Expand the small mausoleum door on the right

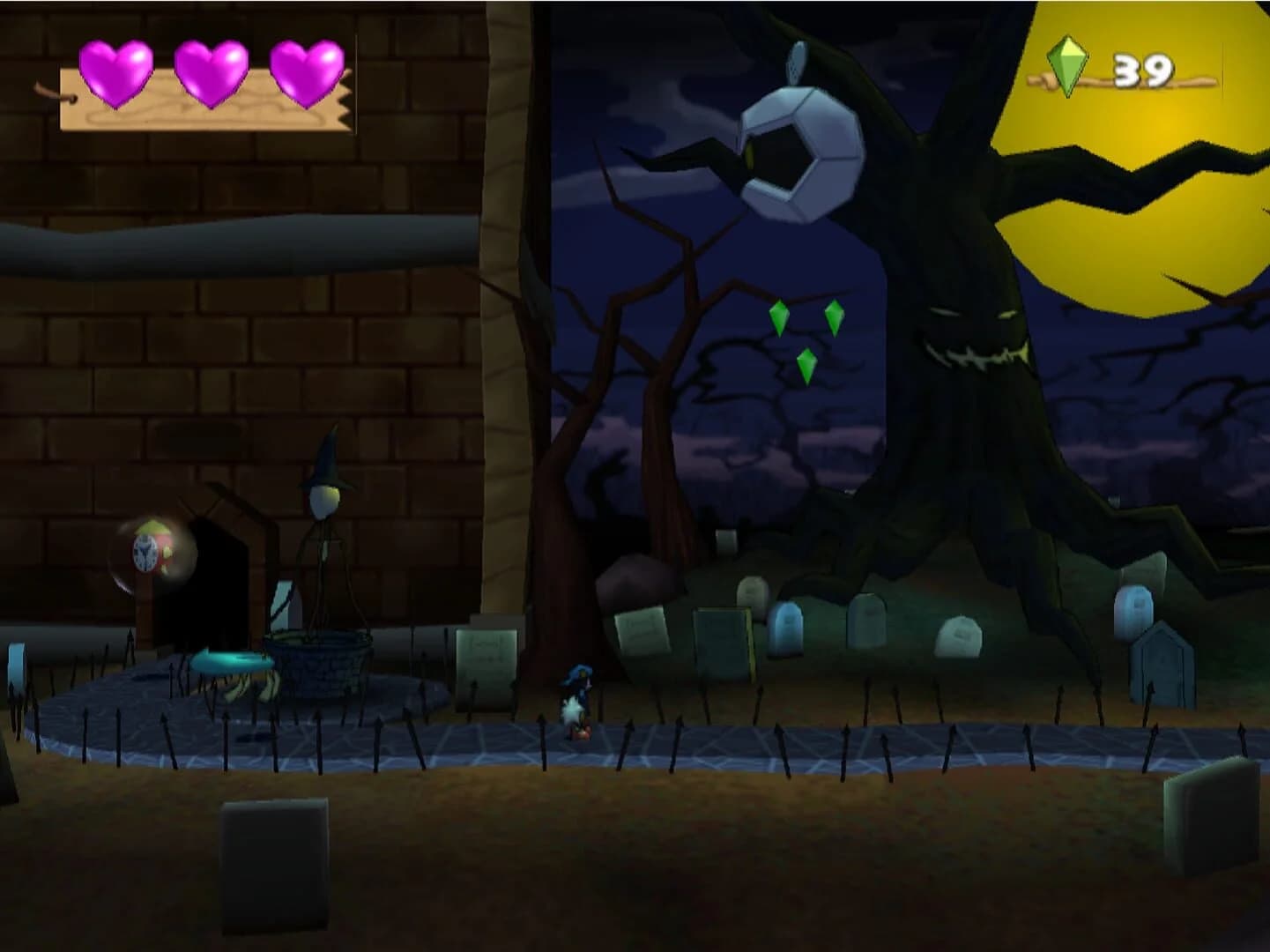[x=1161, y=661]
